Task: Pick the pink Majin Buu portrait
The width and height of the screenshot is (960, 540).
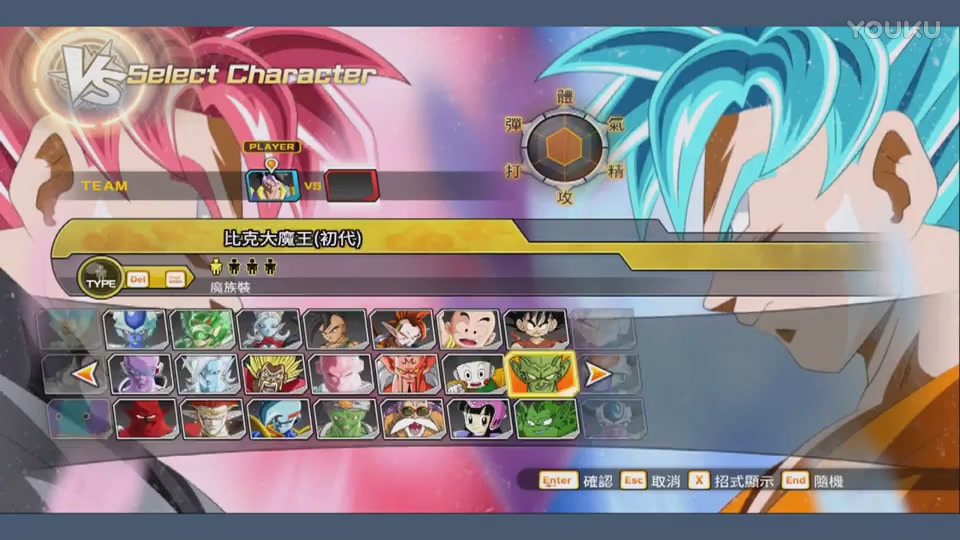Action: [x=340, y=374]
